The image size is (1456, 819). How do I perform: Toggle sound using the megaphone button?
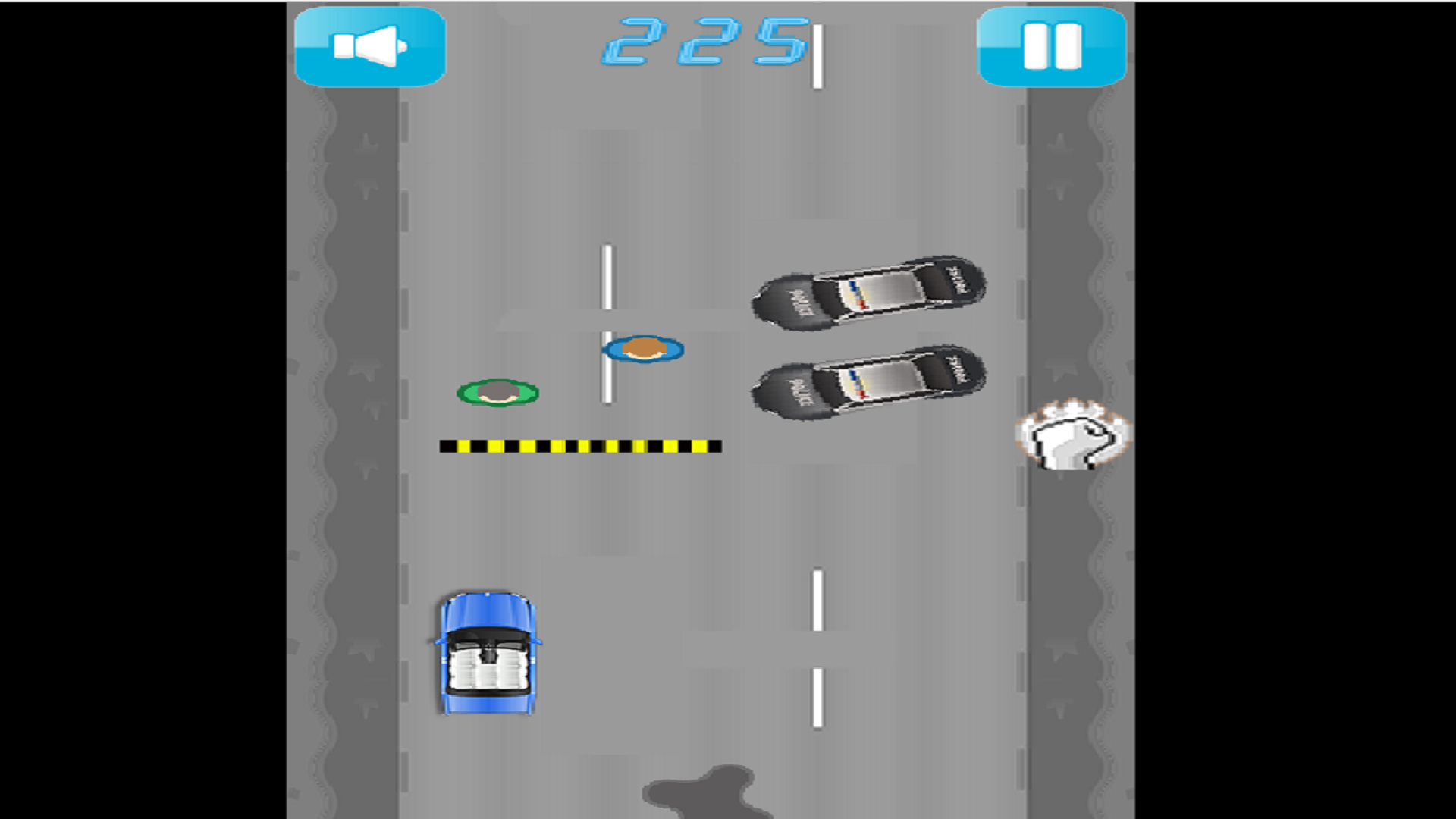pos(370,45)
